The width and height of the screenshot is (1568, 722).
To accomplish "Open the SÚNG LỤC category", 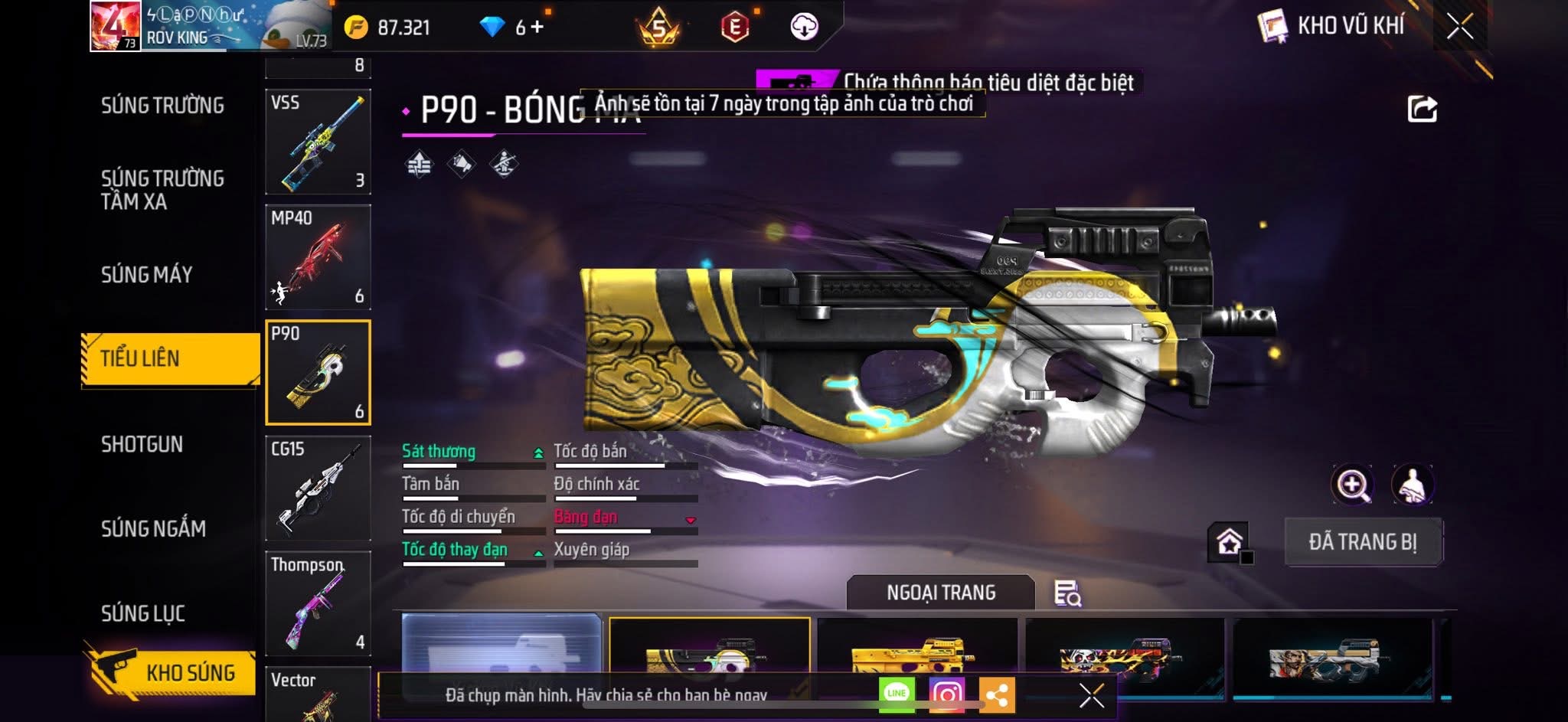I will (143, 613).
